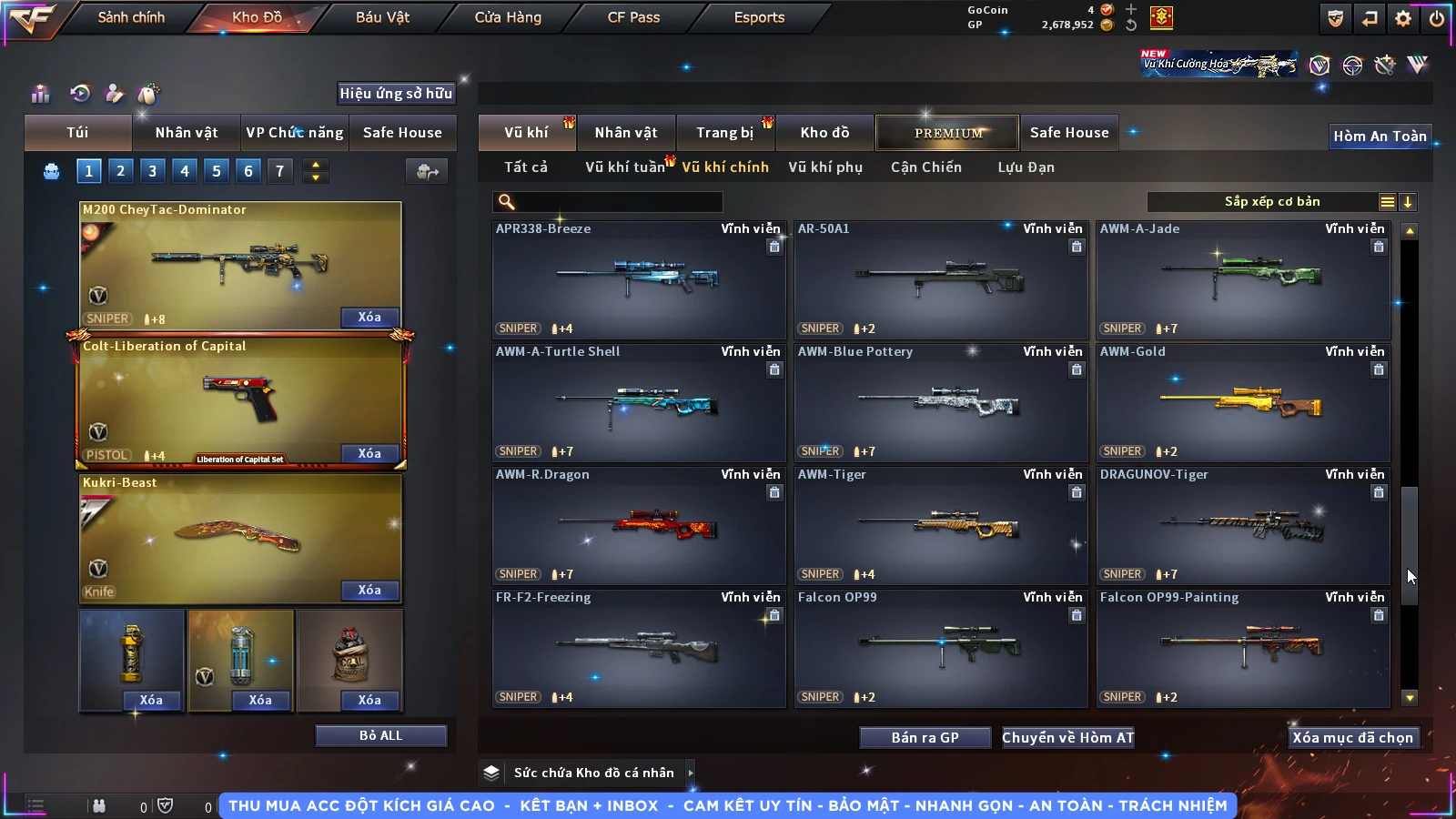Select bag loadout number 3

(x=152, y=170)
